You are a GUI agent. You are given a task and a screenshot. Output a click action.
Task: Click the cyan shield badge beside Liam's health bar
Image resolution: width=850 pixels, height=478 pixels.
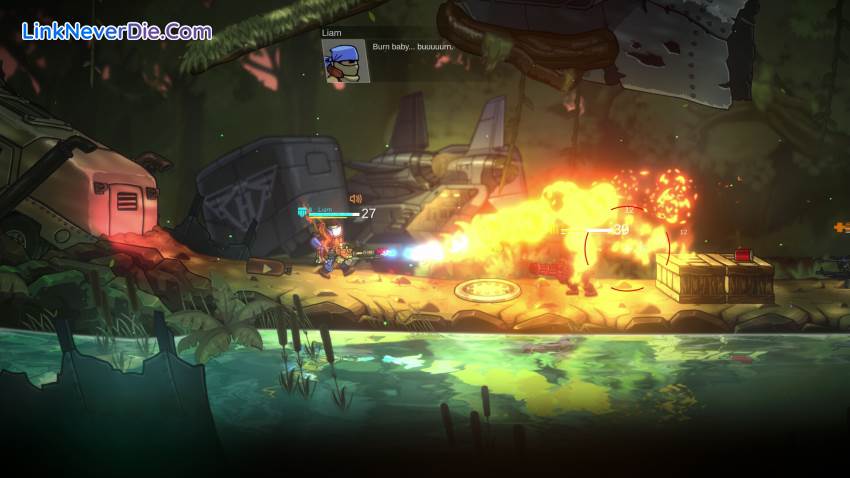(x=301, y=211)
